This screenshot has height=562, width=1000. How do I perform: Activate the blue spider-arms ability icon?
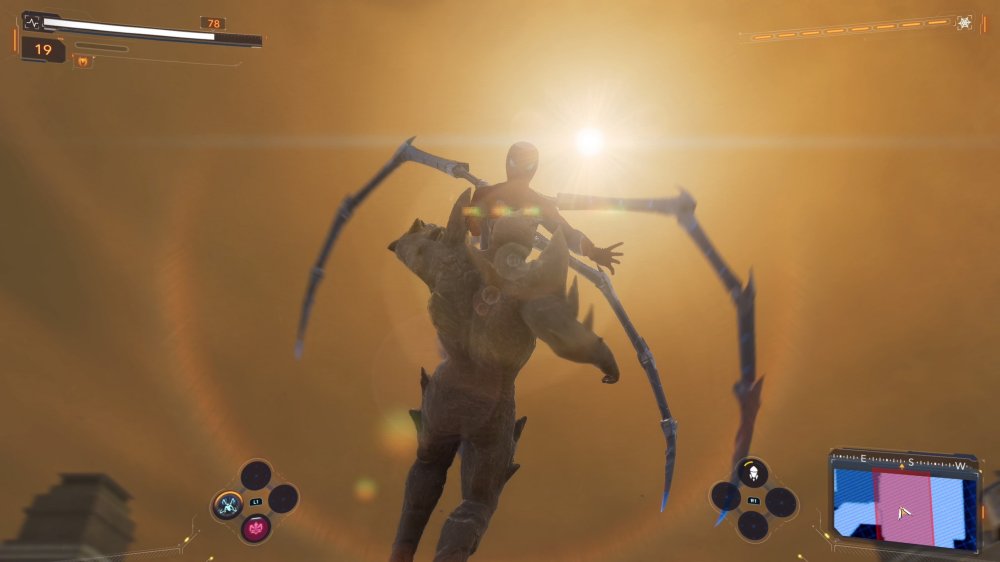[228, 503]
